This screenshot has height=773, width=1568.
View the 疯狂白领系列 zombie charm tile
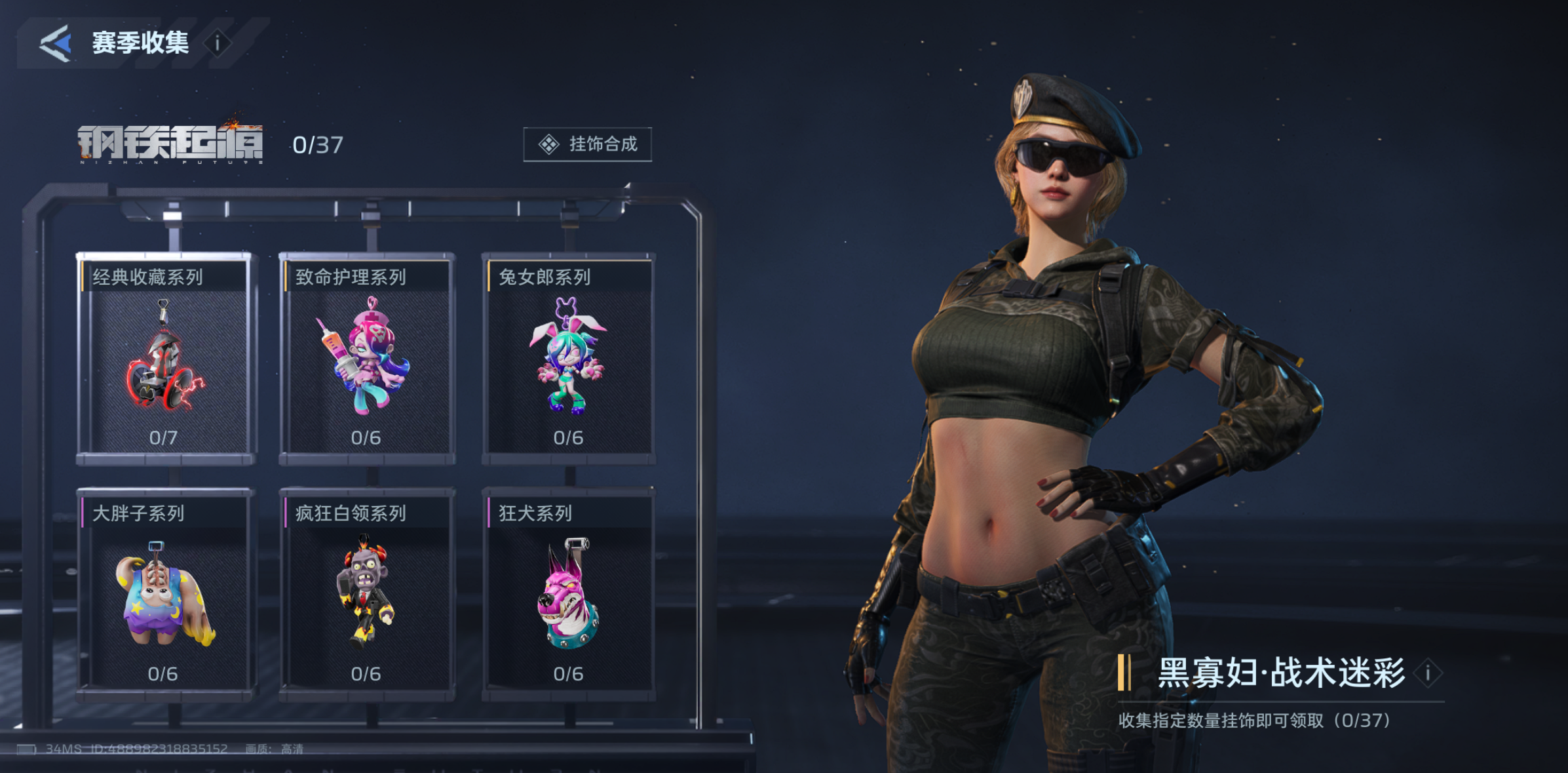(x=366, y=593)
